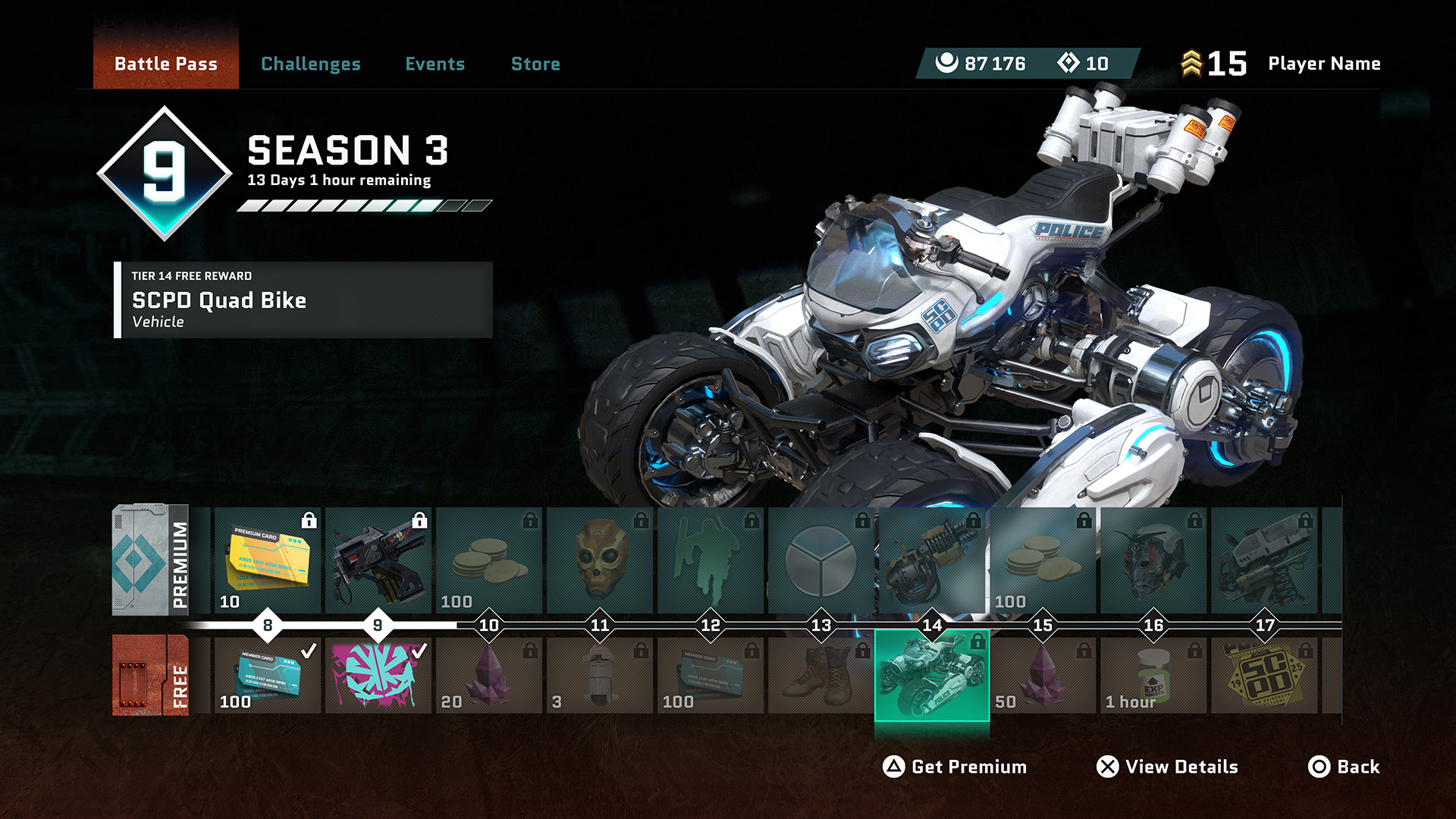Select the tier 11 premium alien mask reward
Viewport: 1456px width, 819px height.
pos(599,560)
